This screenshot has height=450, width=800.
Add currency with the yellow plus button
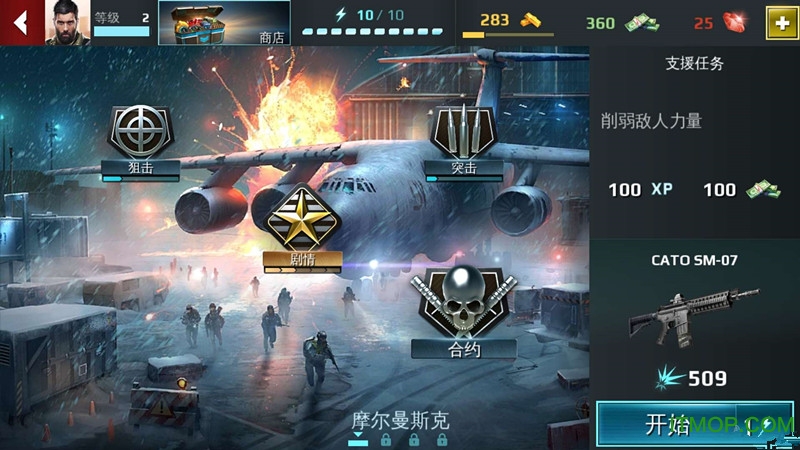click(x=781, y=23)
